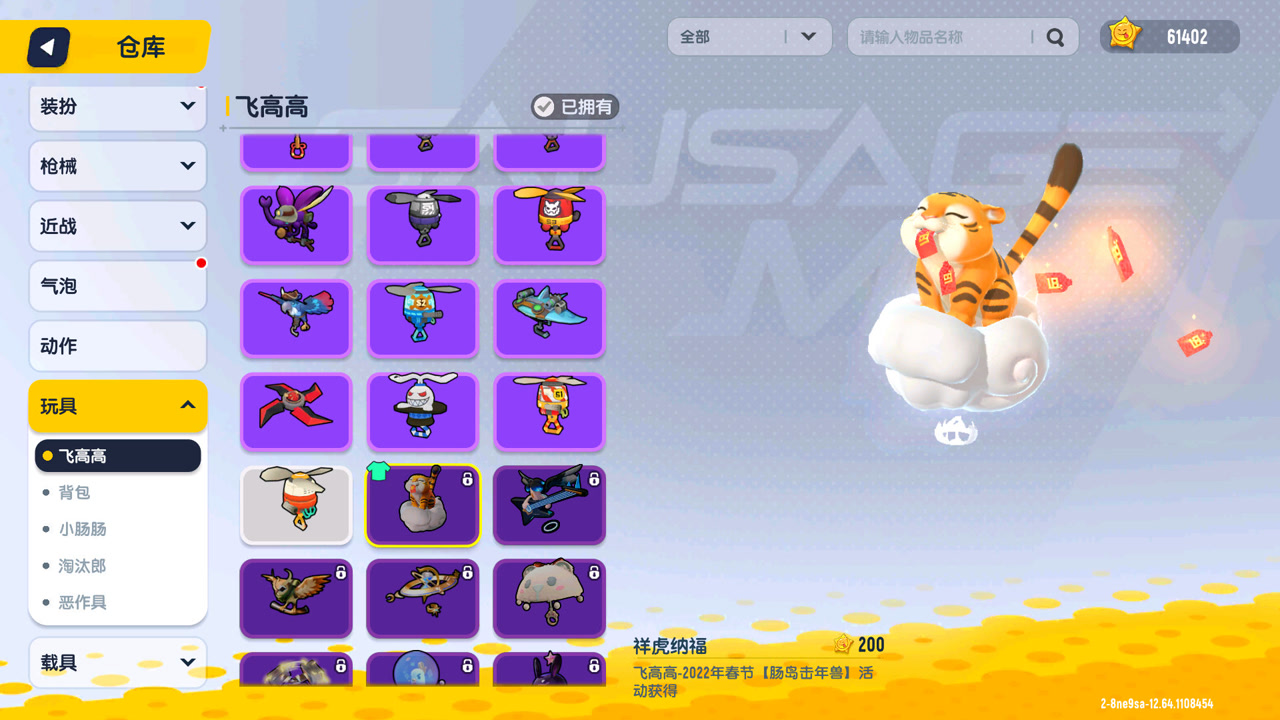Select the 小肠肠 subcategory
Viewport: 1280px width, 720px height.
pyautogui.click(x=82, y=529)
